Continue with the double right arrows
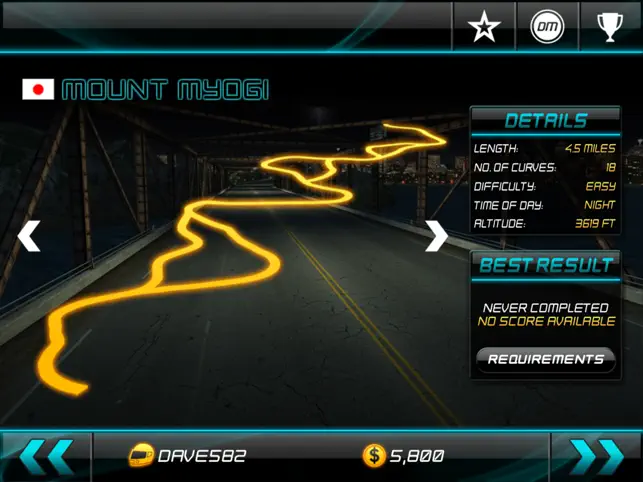This screenshot has height=482, width=643. tap(596, 457)
